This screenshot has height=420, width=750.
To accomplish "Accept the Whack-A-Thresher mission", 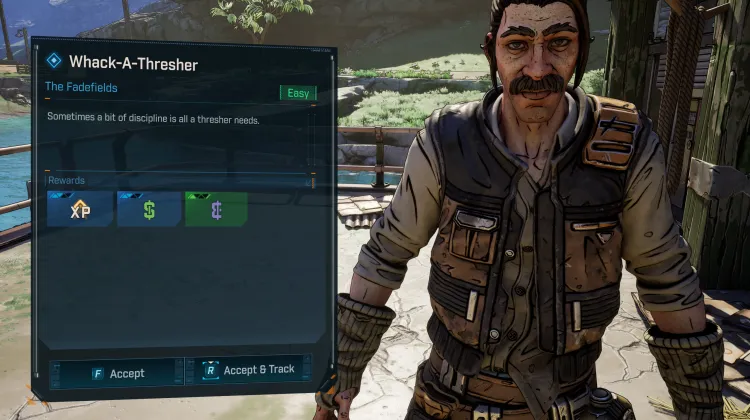I will click(117, 373).
